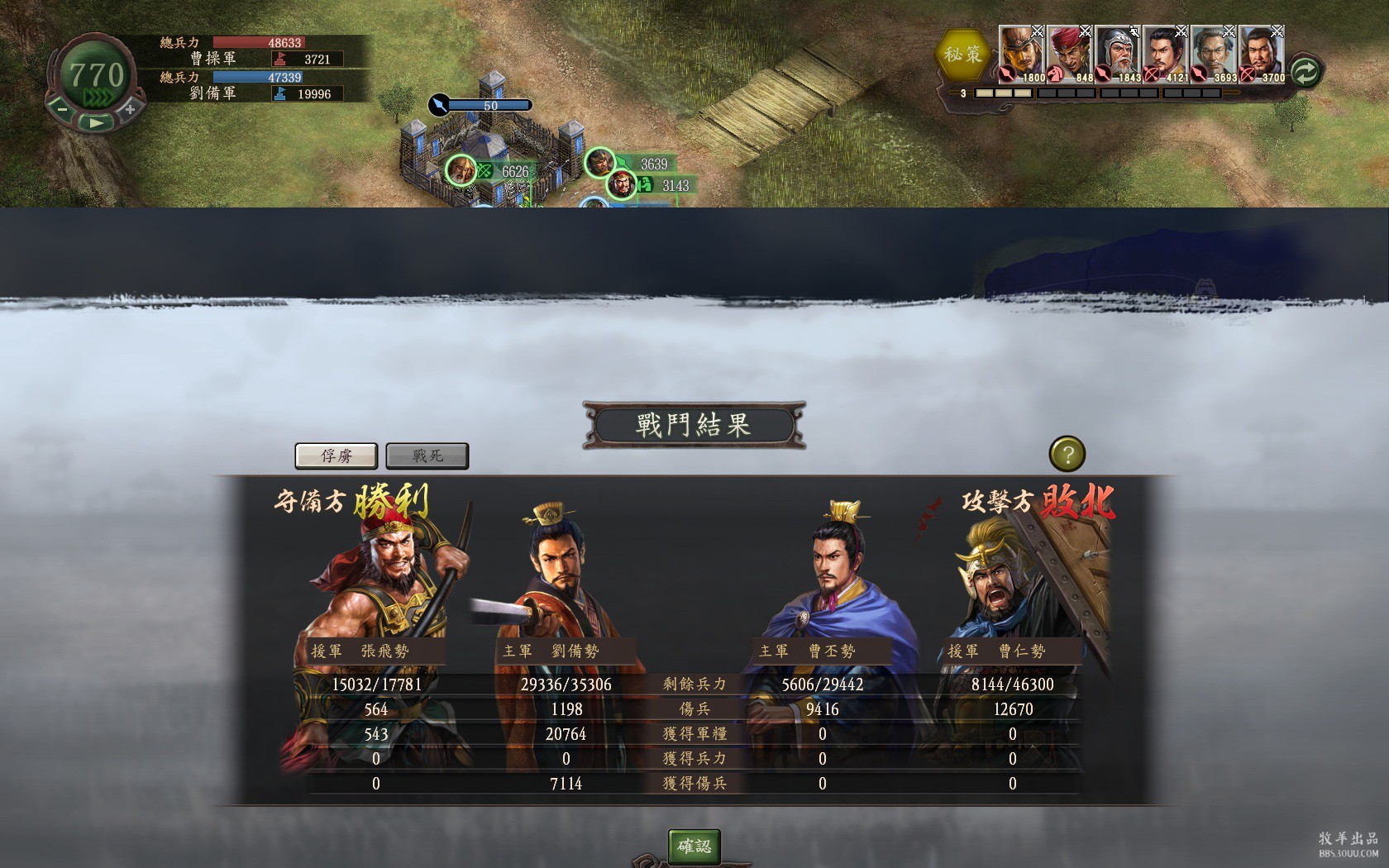Viewport: 1389px width, 868px height.
Task: Choose the officer portrait with 3700 troops
Action: coord(1262,54)
